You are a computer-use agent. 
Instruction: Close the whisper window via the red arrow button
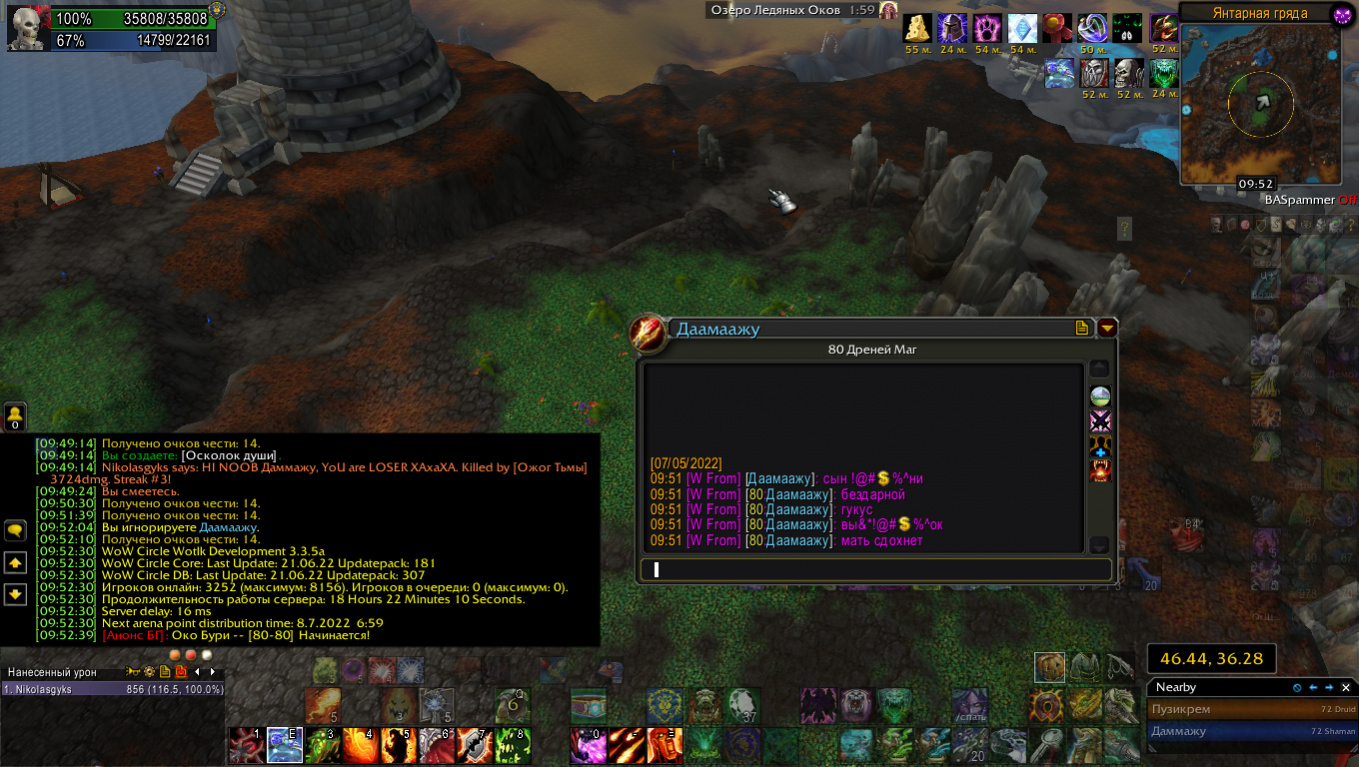(x=1107, y=328)
